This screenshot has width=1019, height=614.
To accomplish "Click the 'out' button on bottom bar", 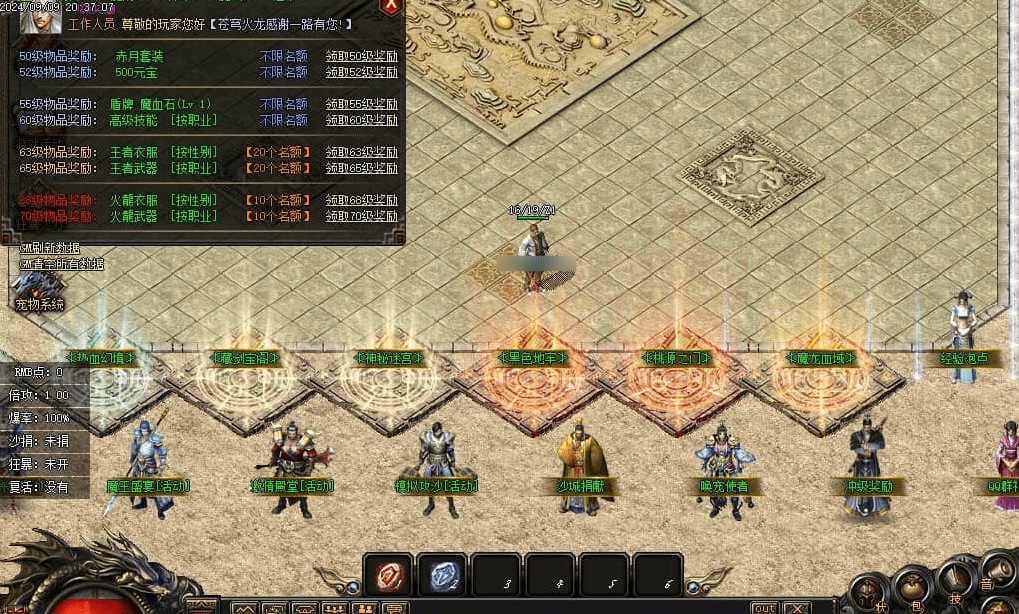I will (x=764, y=607).
